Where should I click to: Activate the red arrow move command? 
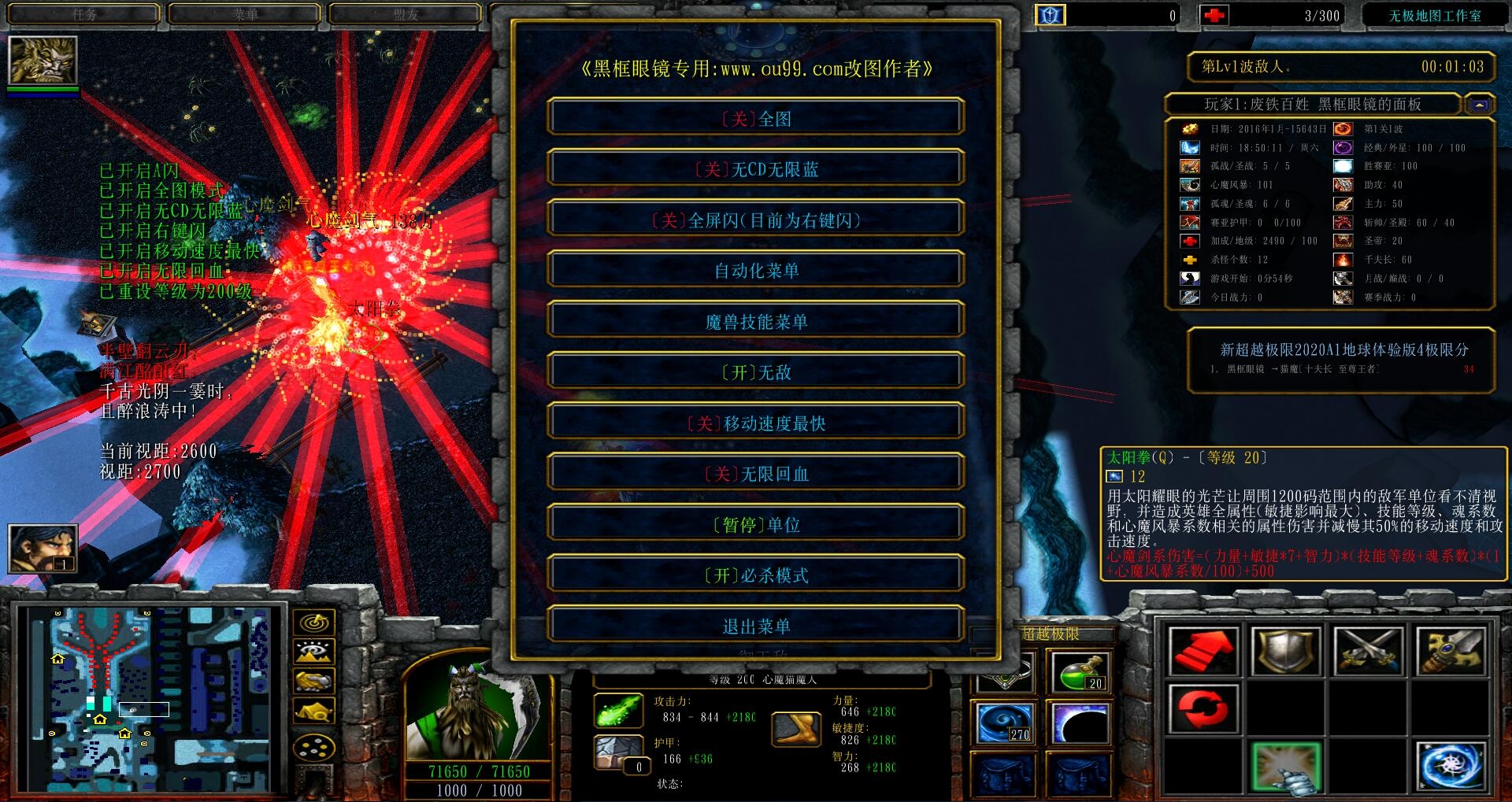click(1203, 652)
